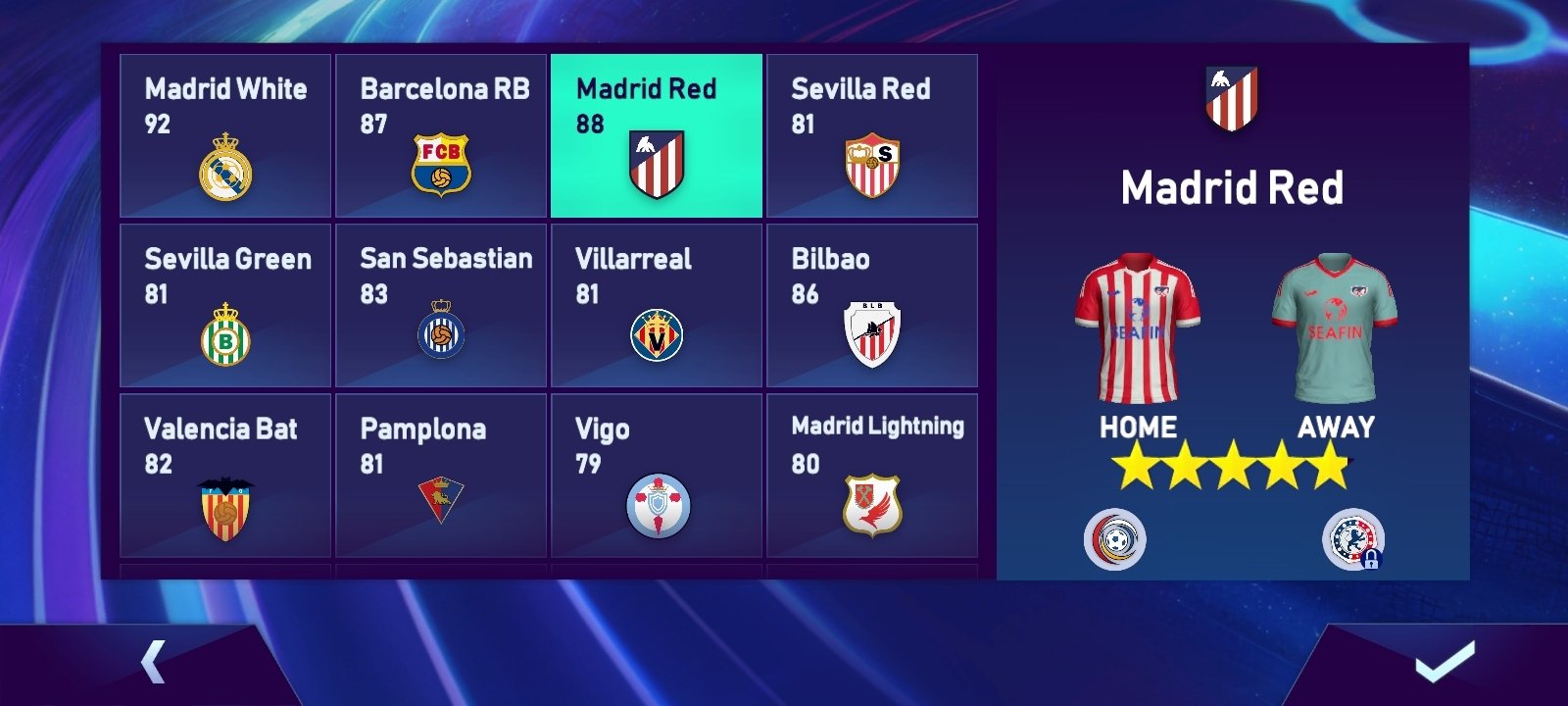Select the red striped HOME kit
The width and height of the screenshot is (1568, 706).
(x=1138, y=330)
